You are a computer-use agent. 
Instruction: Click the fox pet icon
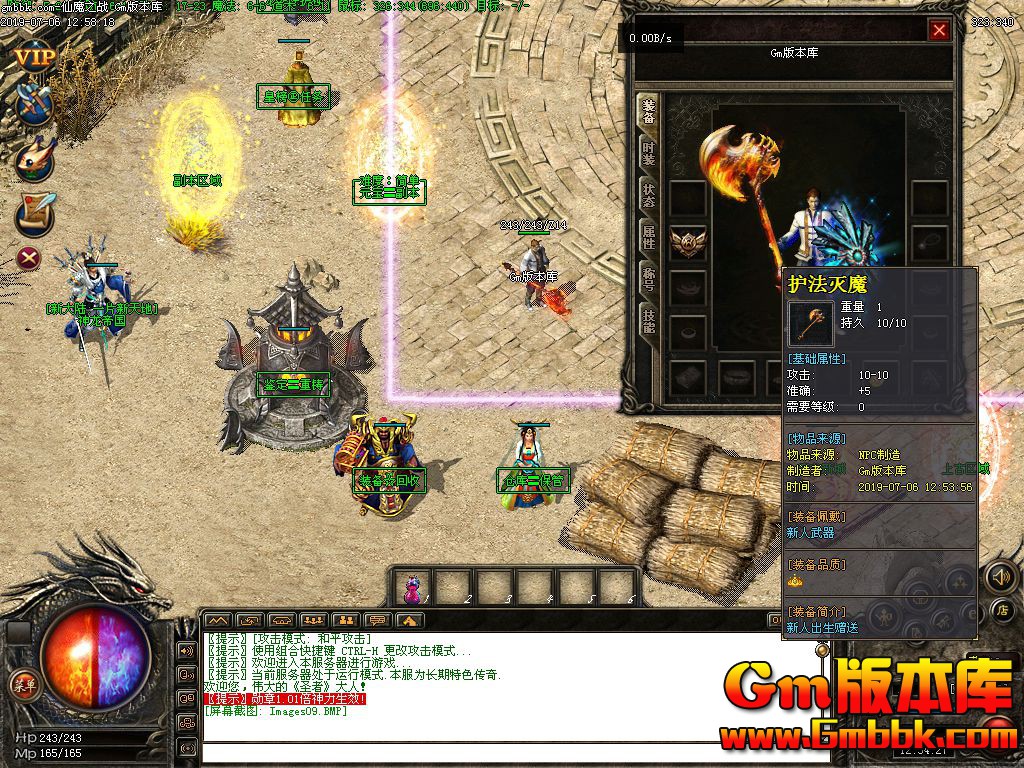[x=34, y=158]
